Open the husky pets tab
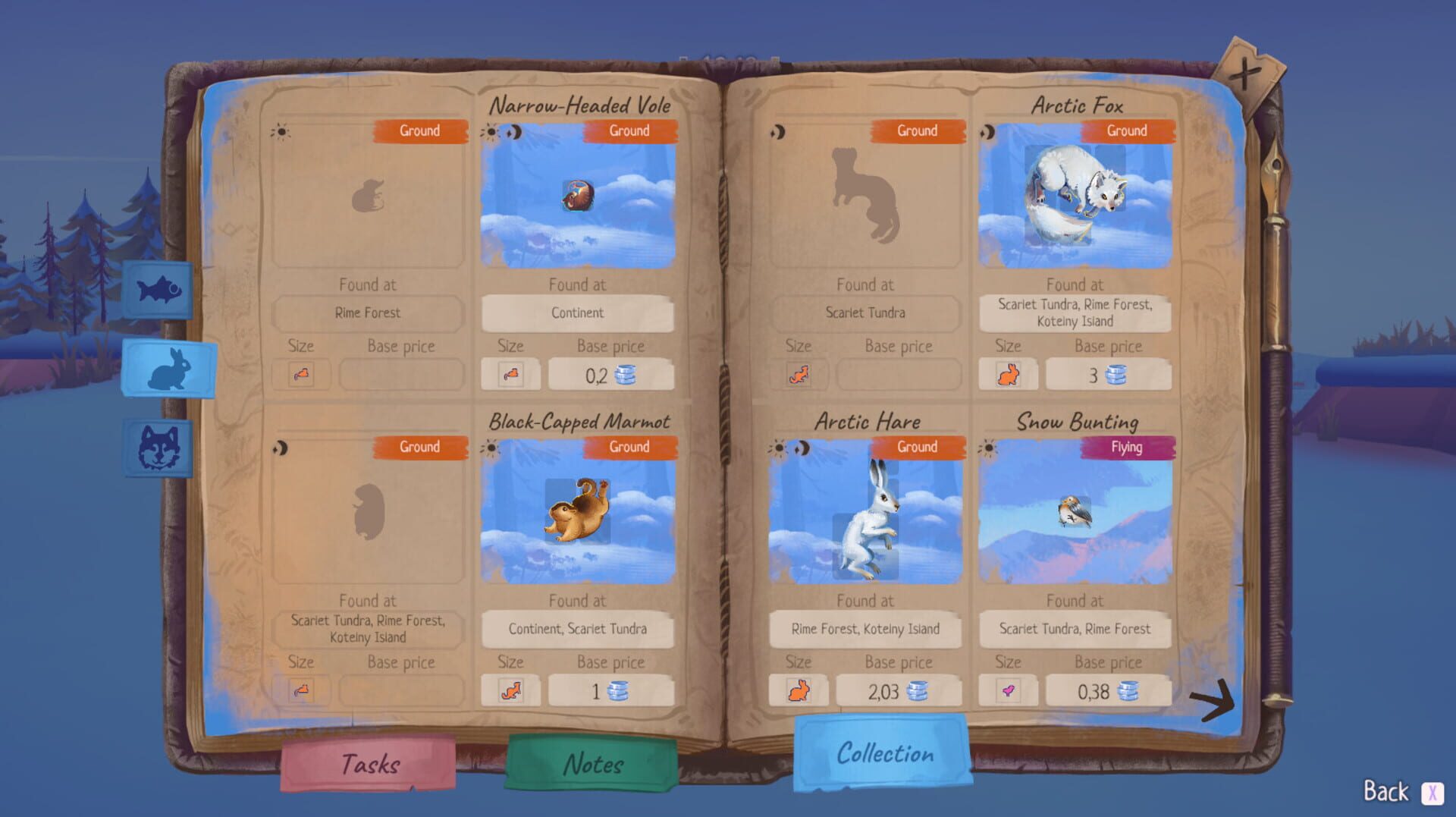 coord(159,451)
